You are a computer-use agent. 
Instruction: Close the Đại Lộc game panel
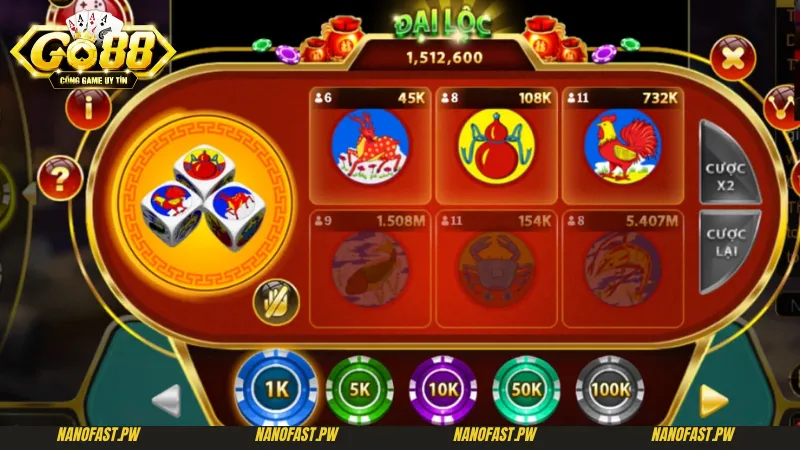pyautogui.click(x=734, y=58)
